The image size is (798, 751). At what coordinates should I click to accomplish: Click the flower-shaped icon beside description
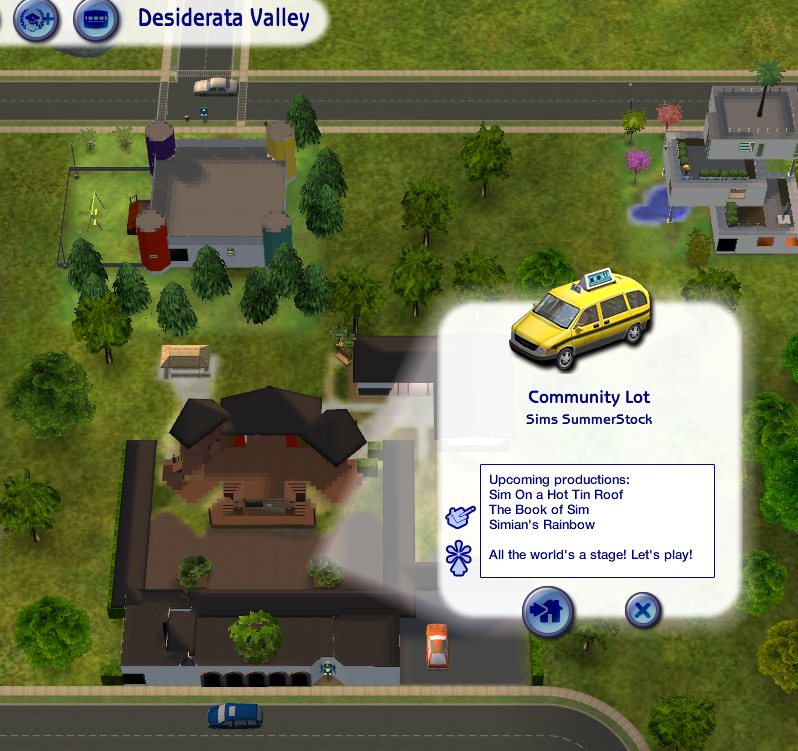460,556
